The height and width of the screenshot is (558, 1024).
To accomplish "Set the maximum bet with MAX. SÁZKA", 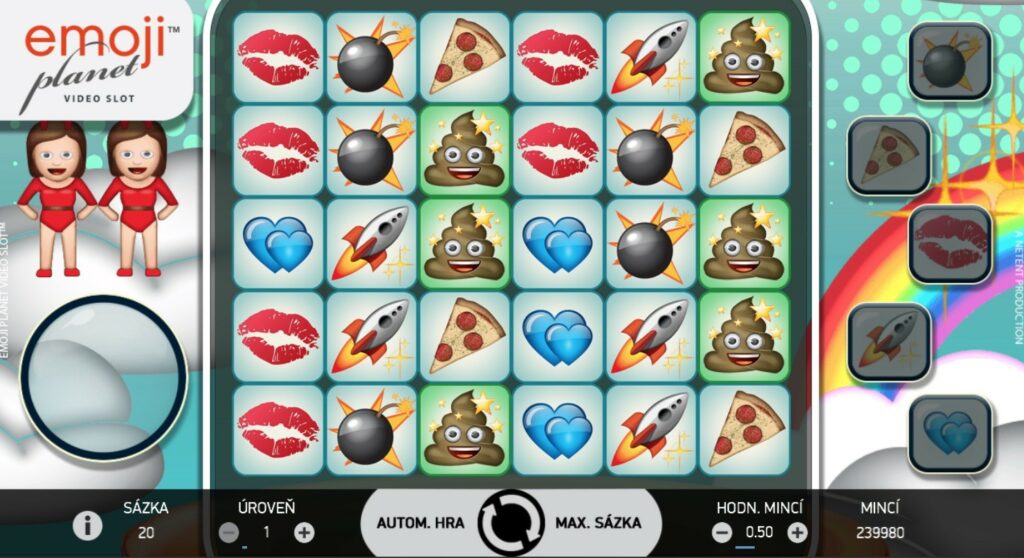I will 596,523.
